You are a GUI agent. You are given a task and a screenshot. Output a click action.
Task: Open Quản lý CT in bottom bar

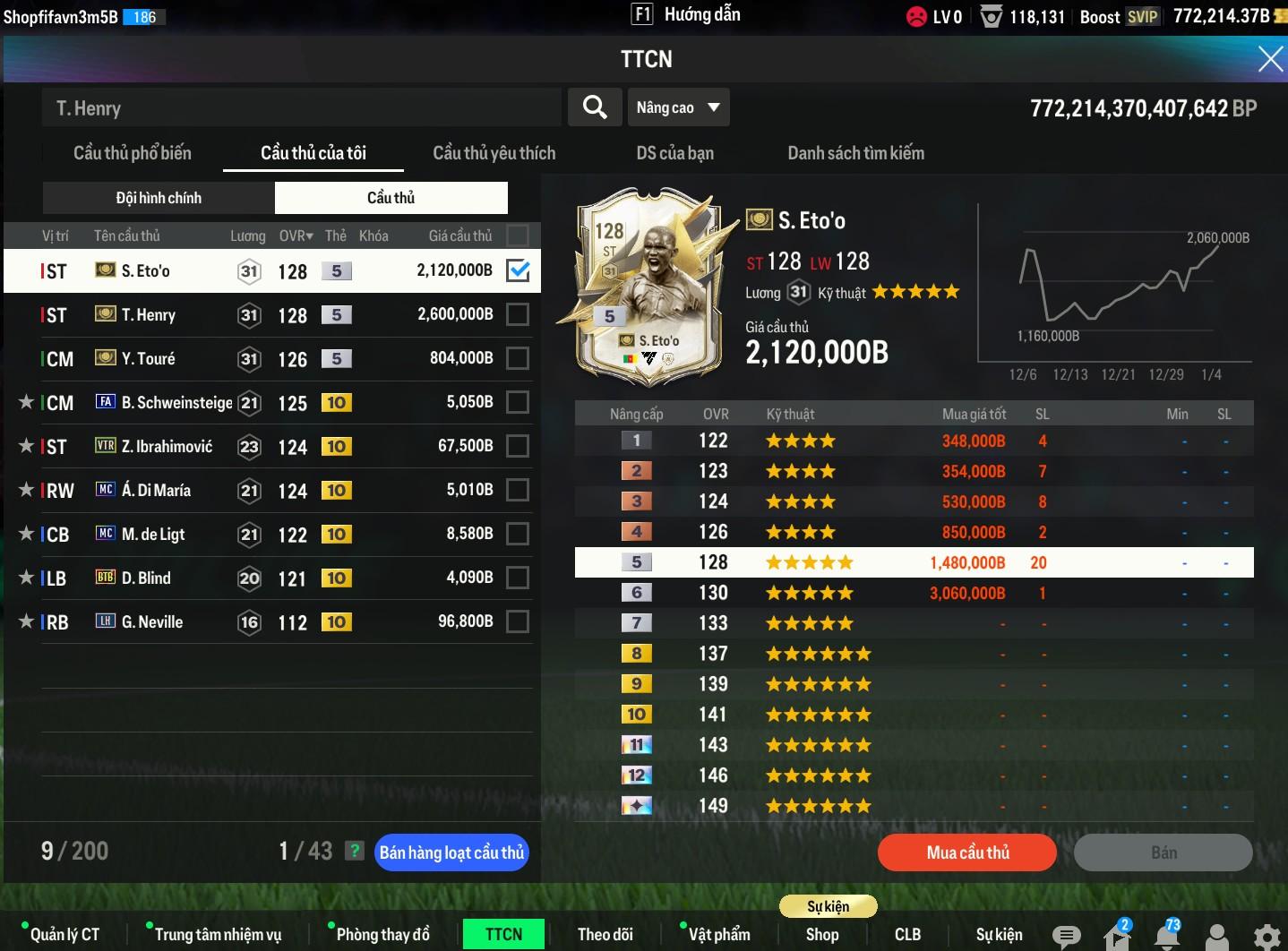tap(64, 935)
